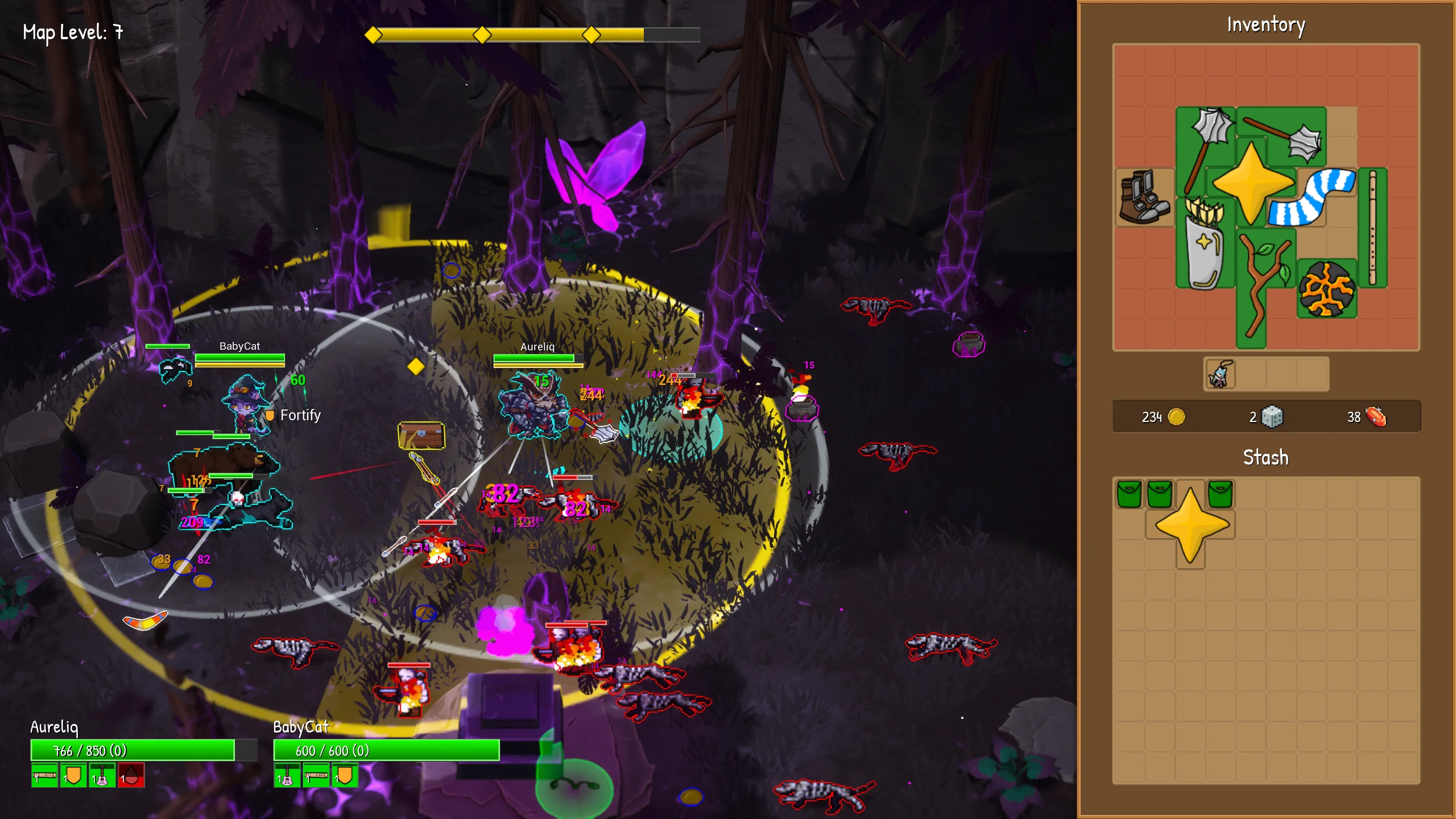The height and width of the screenshot is (819, 1456).
Task: Click BabyCat's pink guitar buff icon
Action: tap(287, 775)
